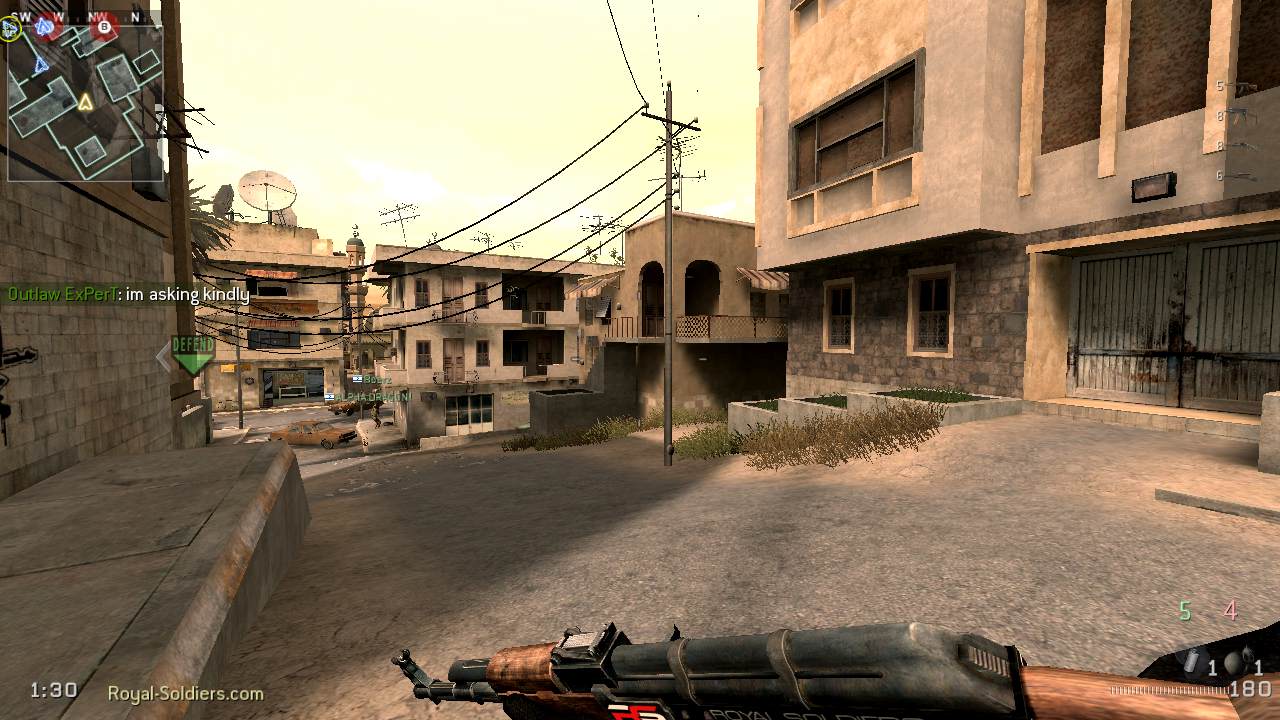Click the N compass heading to reorient
1280x720 pixels.
[137, 15]
